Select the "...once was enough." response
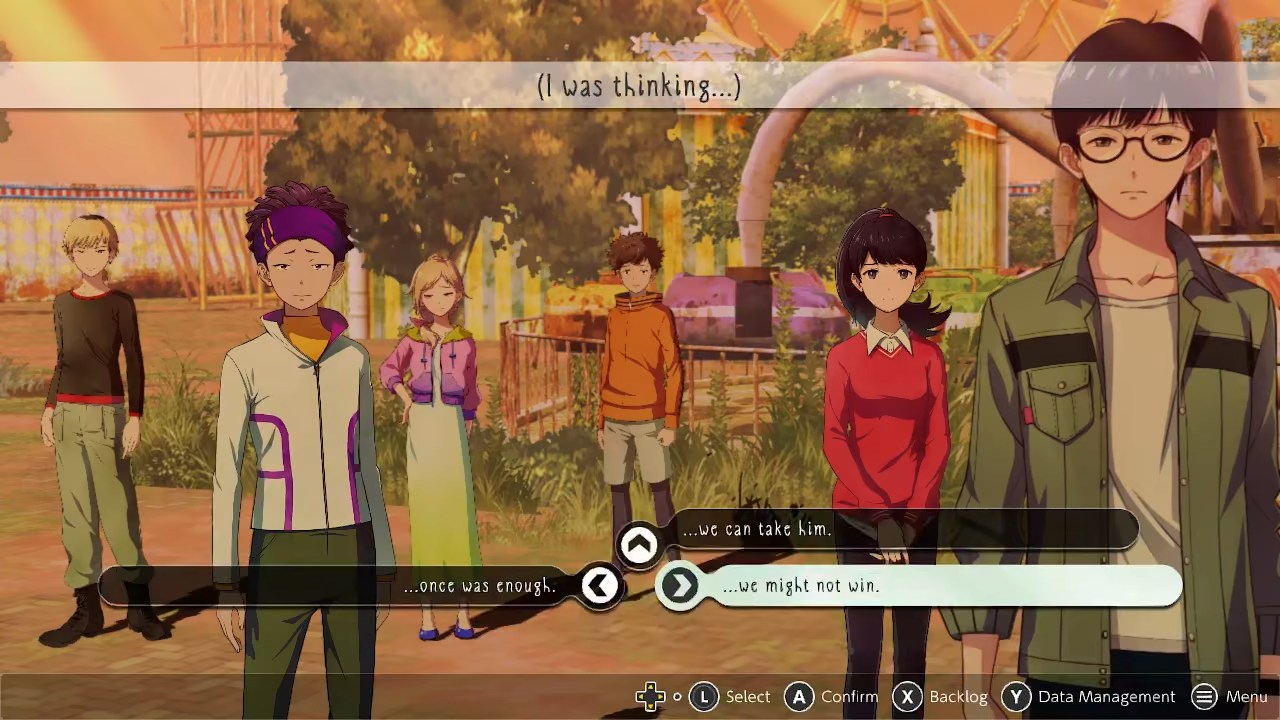This screenshot has width=1280, height=720. tap(480, 586)
